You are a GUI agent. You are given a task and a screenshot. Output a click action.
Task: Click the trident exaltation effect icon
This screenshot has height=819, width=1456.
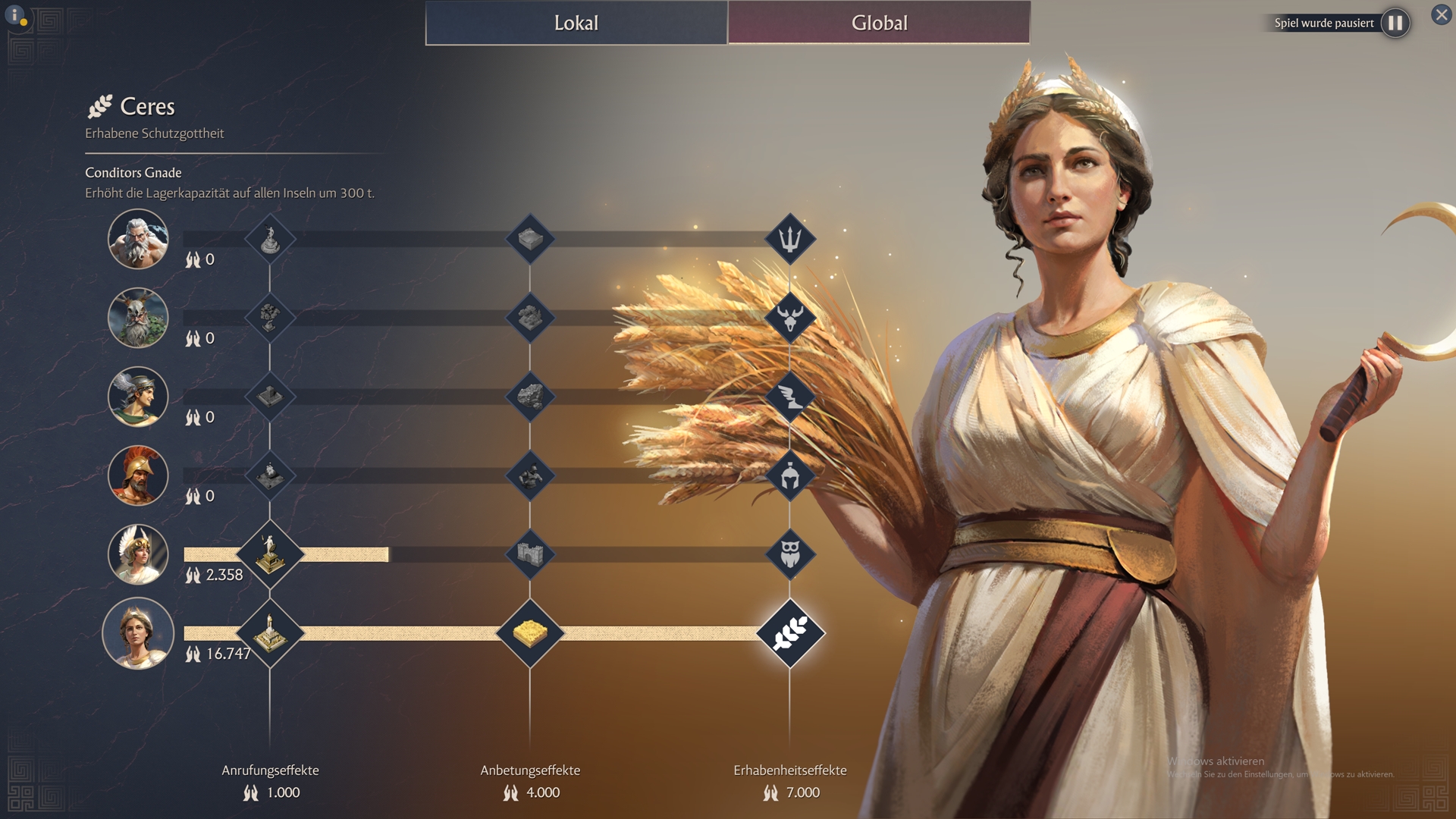coord(790,239)
